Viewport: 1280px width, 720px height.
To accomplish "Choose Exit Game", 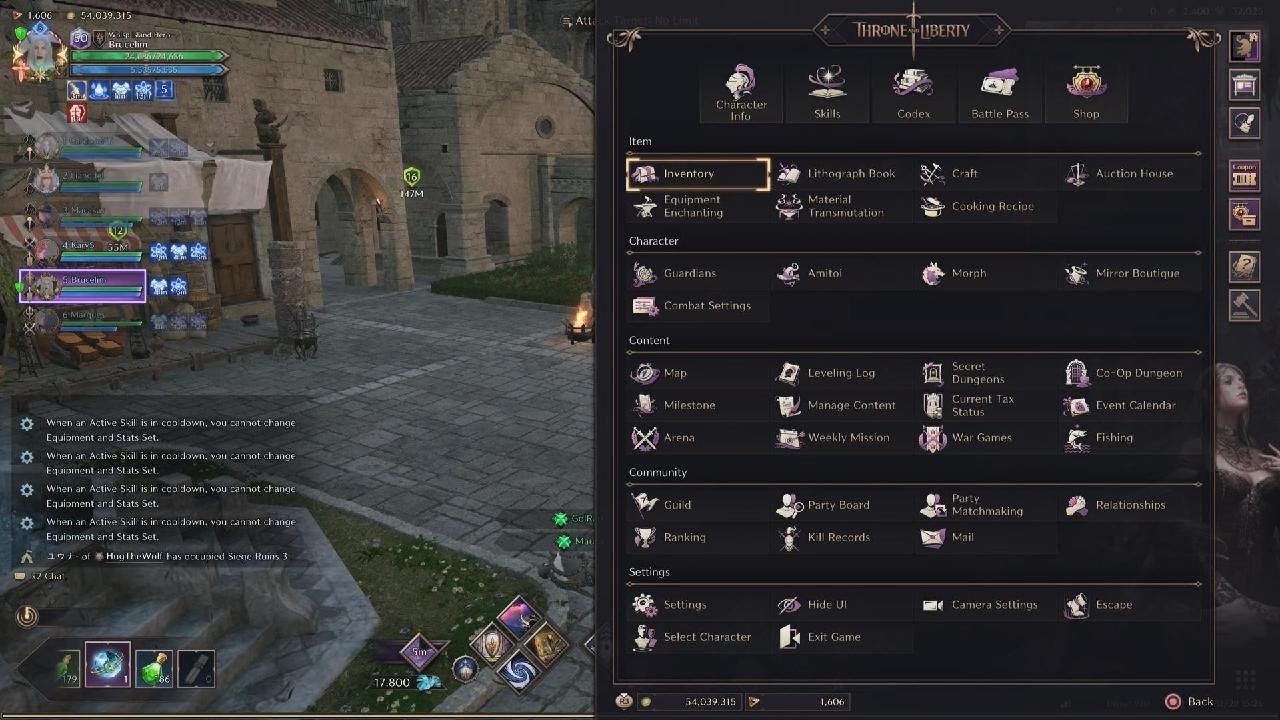I will tap(833, 637).
